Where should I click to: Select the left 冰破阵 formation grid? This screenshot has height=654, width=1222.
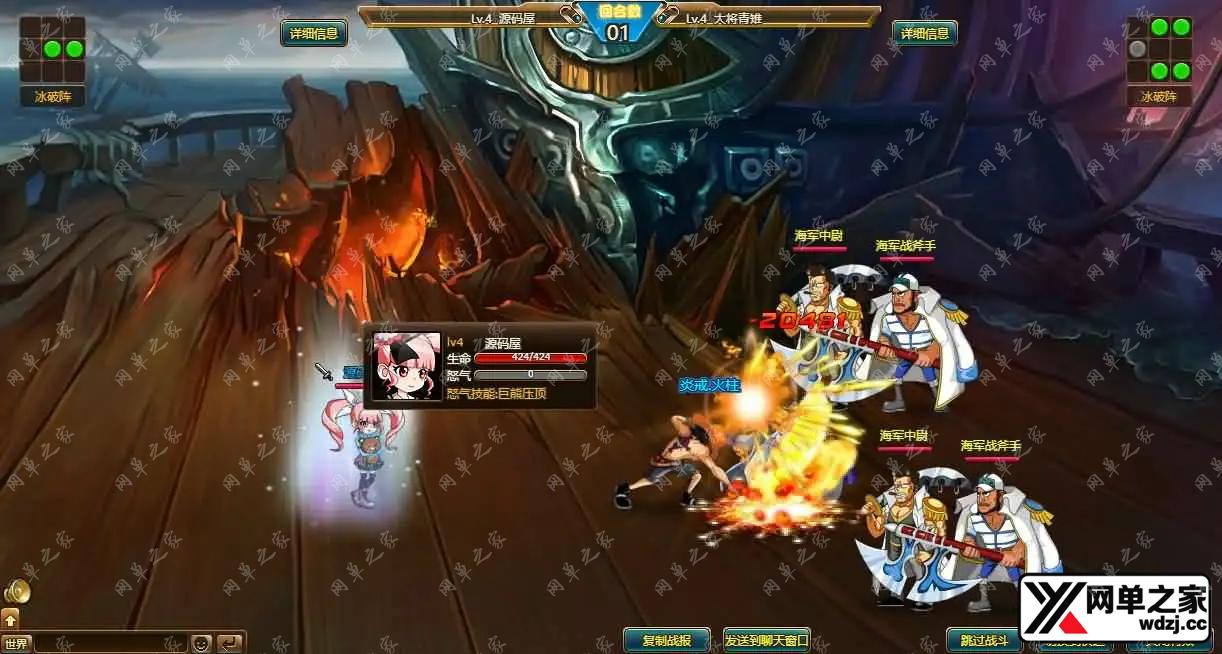(52, 49)
